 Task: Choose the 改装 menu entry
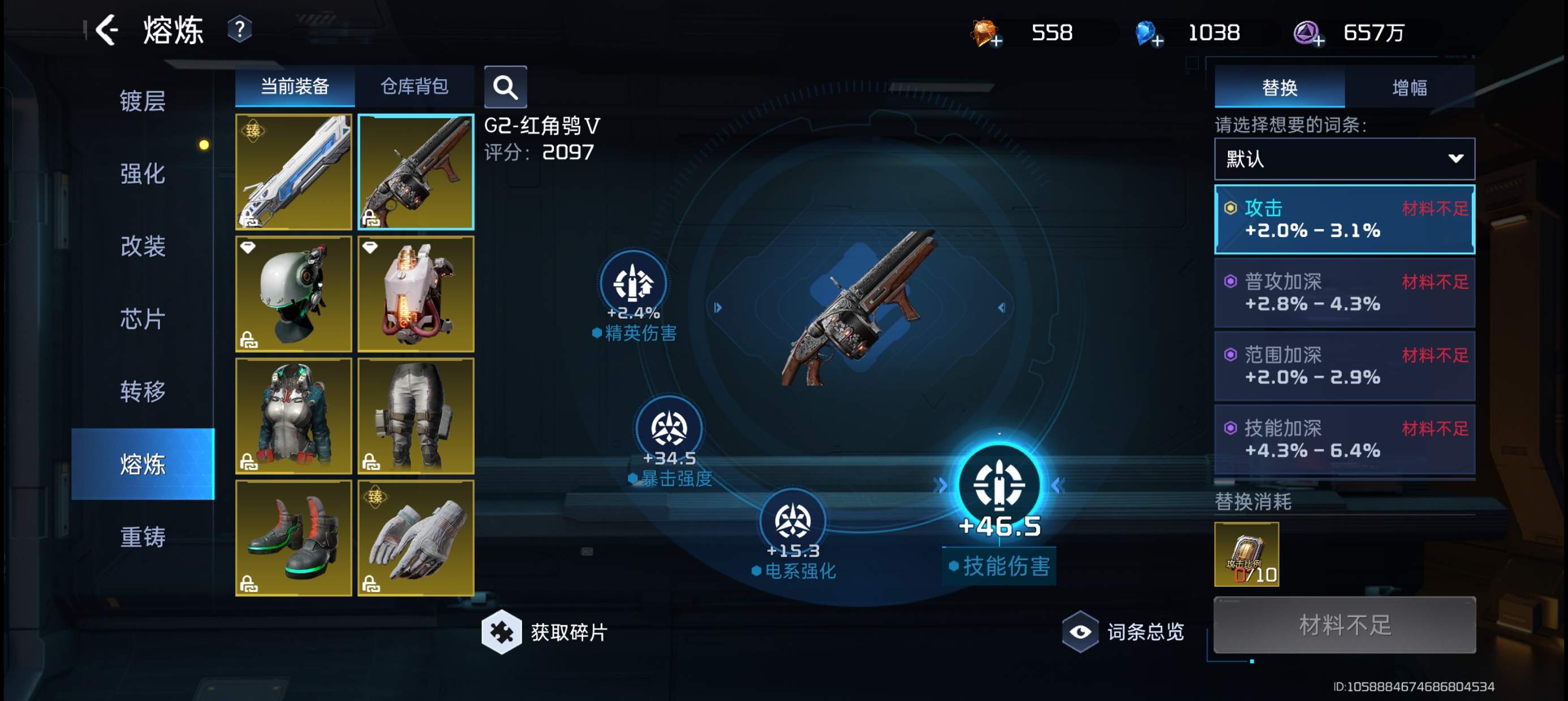tap(143, 246)
